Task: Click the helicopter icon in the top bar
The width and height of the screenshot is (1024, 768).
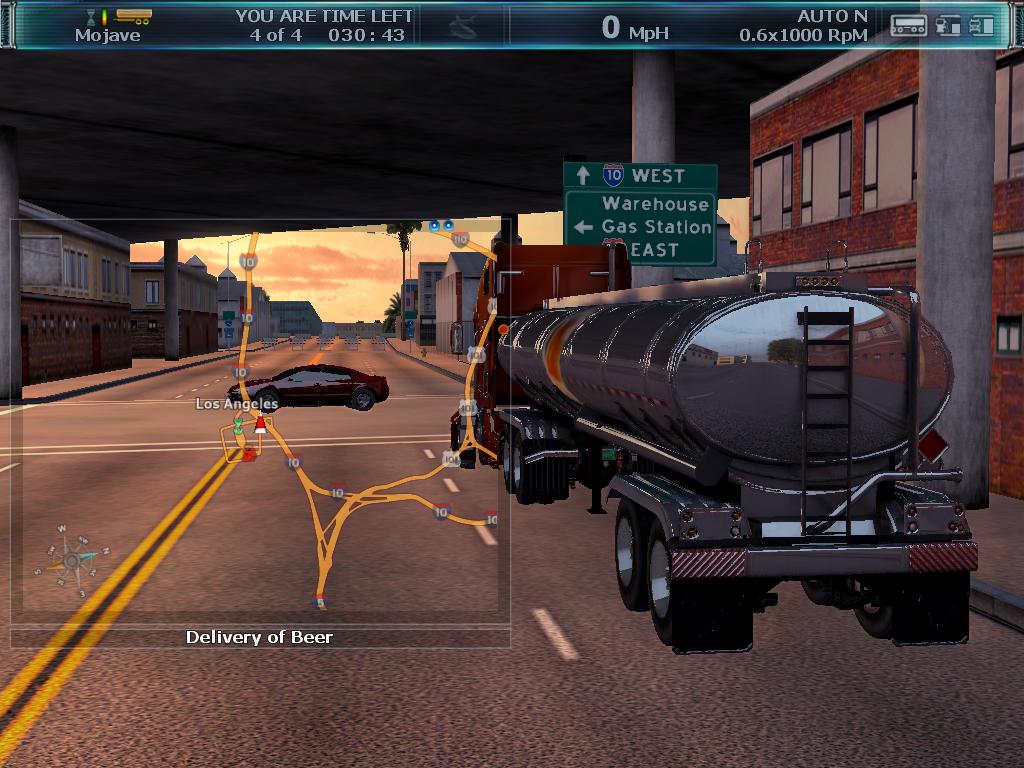Action: pyautogui.click(x=463, y=26)
